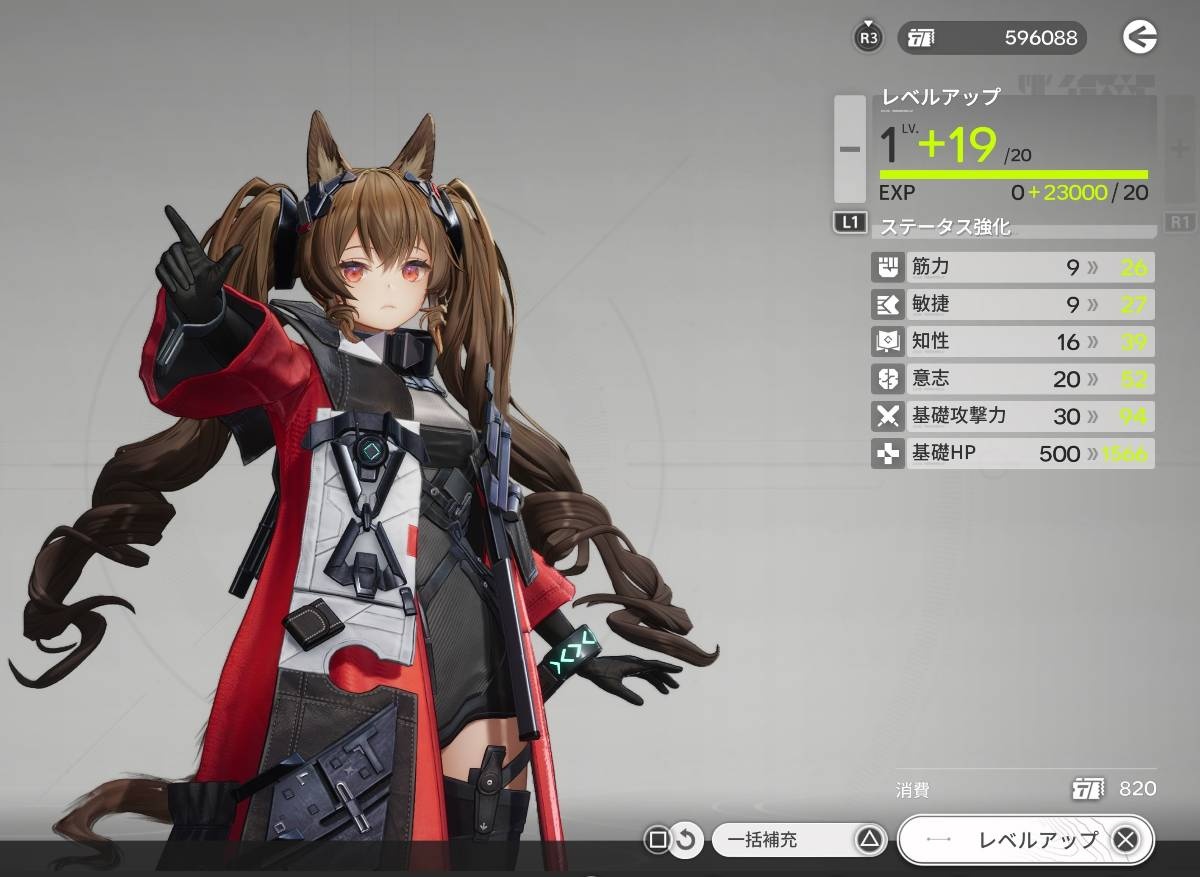Viewport: 1200px width, 877px height.
Task: Increase level with the plus stepper
Action: [x=1180, y=149]
